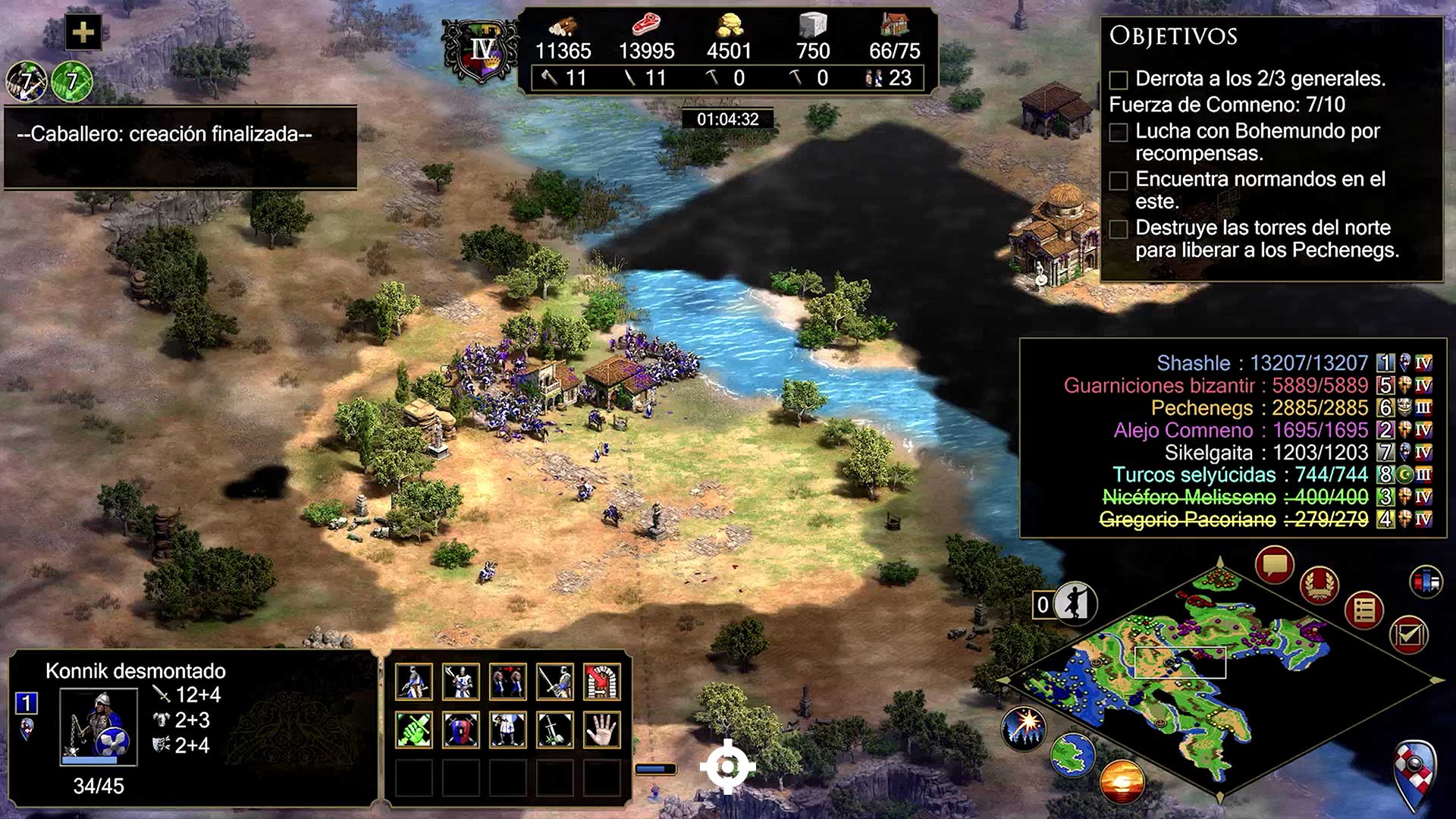This screenshot has width=1456, height=819.
Task: Open the laurel wreath diplomacy button
Action: [1319, 585]
